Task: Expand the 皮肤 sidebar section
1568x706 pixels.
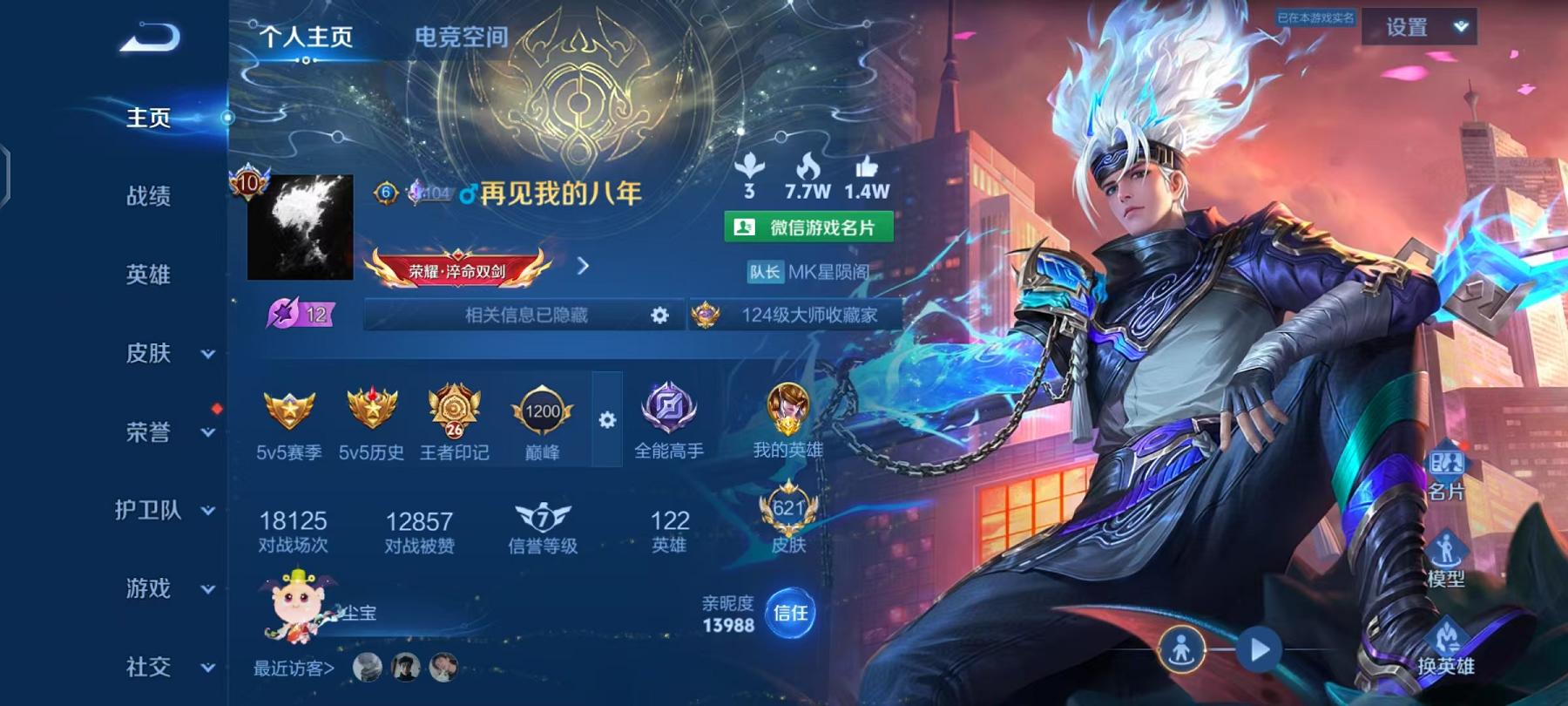Action: click(x=207, y=354)
